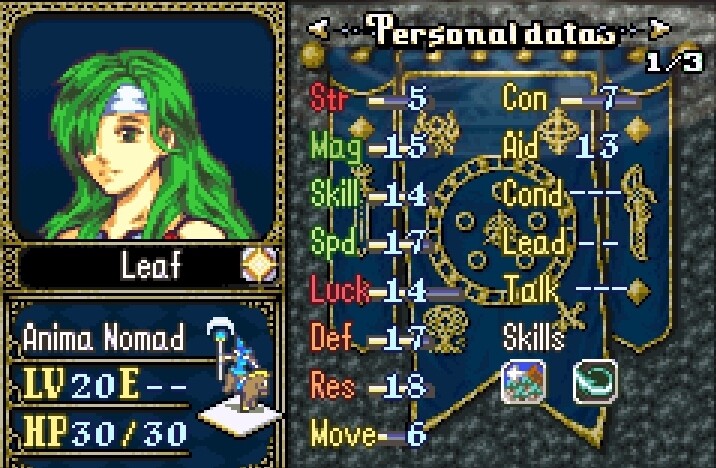
Task: Choose the Skill stat entry
Action: 368,194
